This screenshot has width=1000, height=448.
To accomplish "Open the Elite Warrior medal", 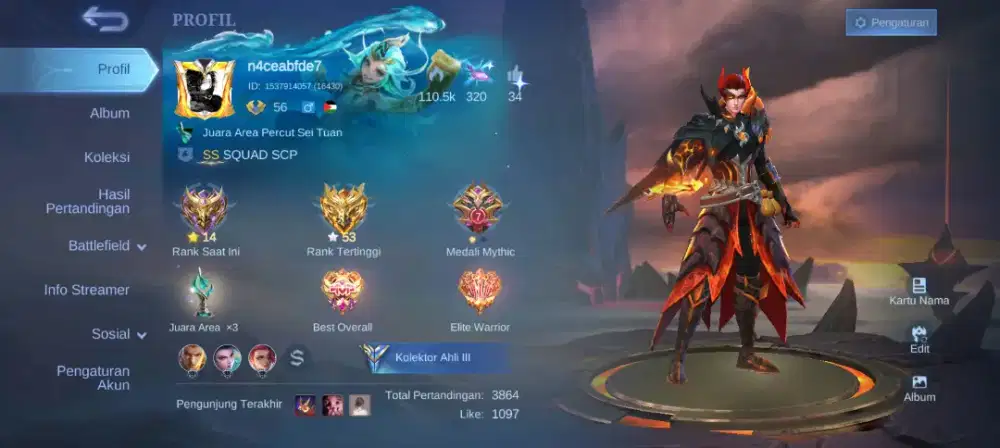I will [x=479, y=292].
